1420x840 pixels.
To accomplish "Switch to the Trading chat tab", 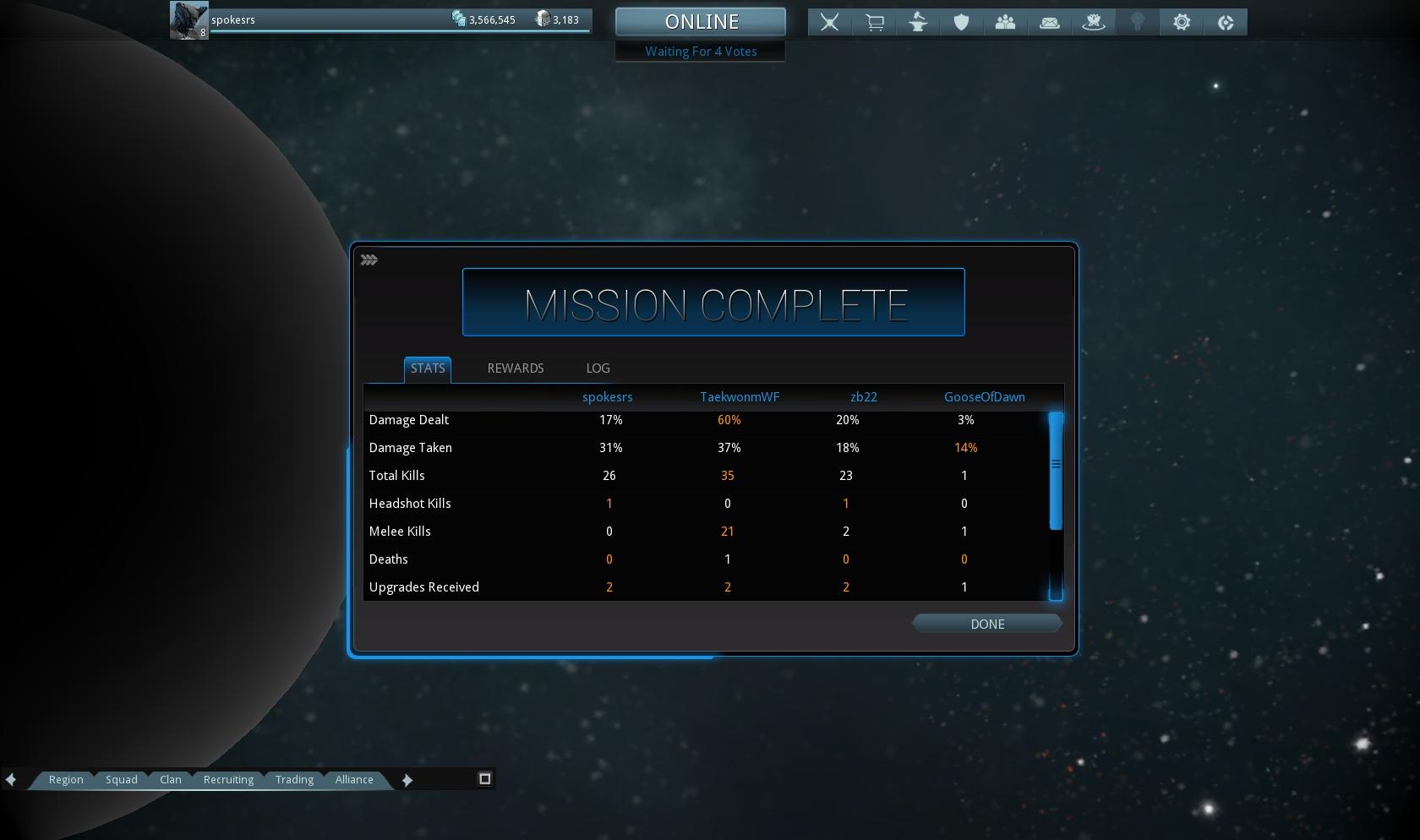I will click(294, 779).
